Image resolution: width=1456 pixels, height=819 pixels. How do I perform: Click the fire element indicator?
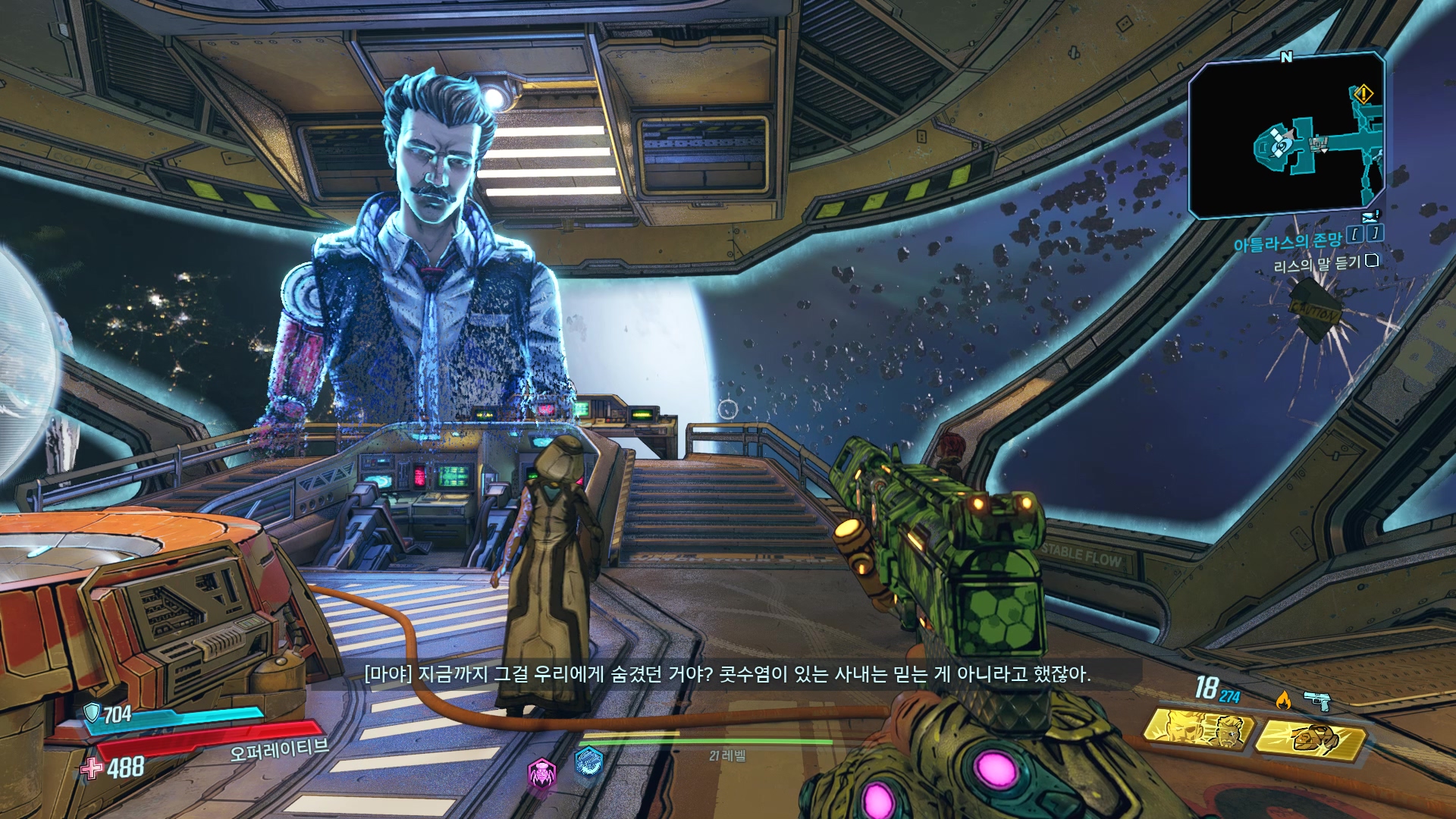[1282, 699]
